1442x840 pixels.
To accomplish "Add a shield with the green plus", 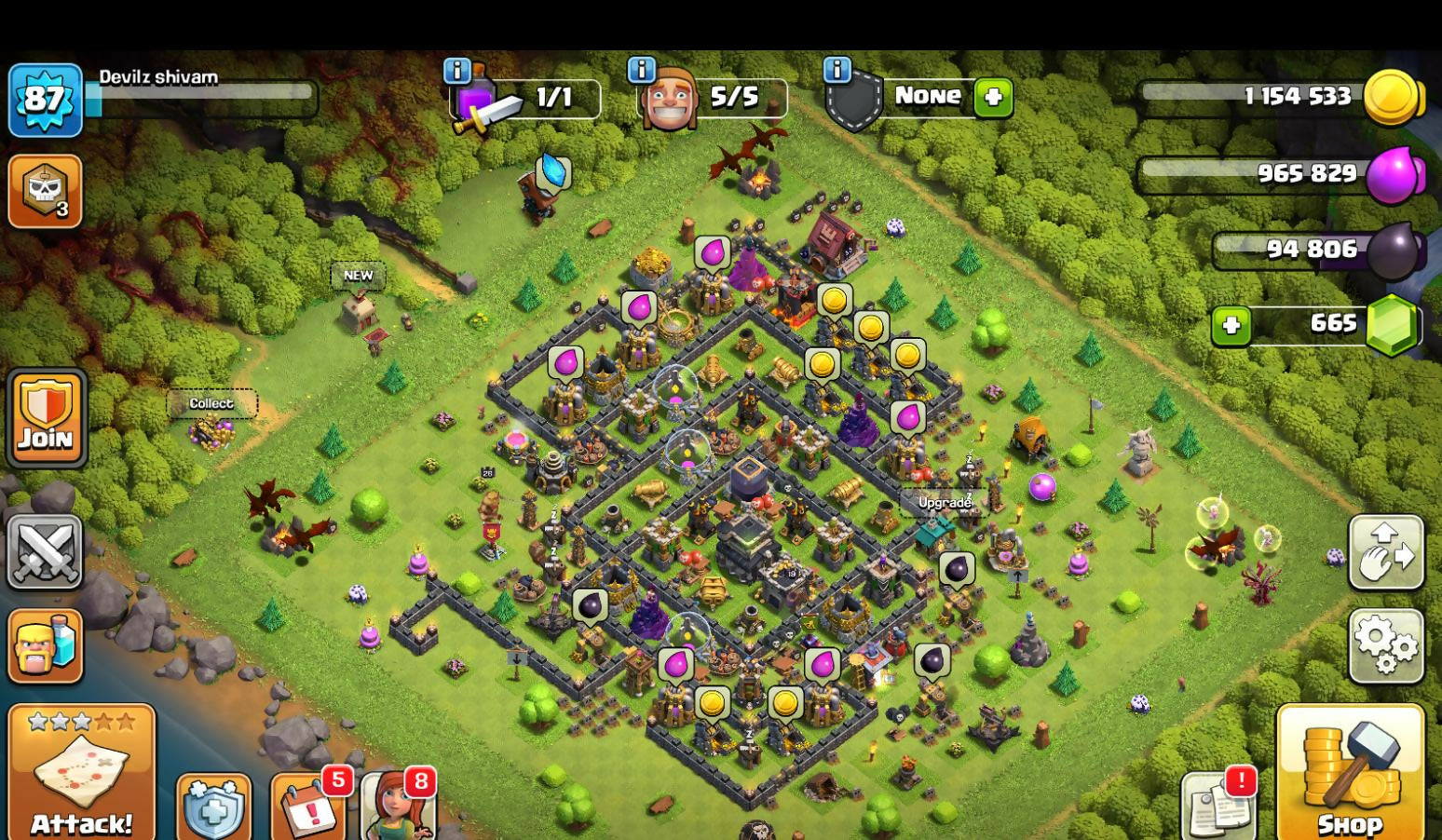I will [x=993, y=97].
